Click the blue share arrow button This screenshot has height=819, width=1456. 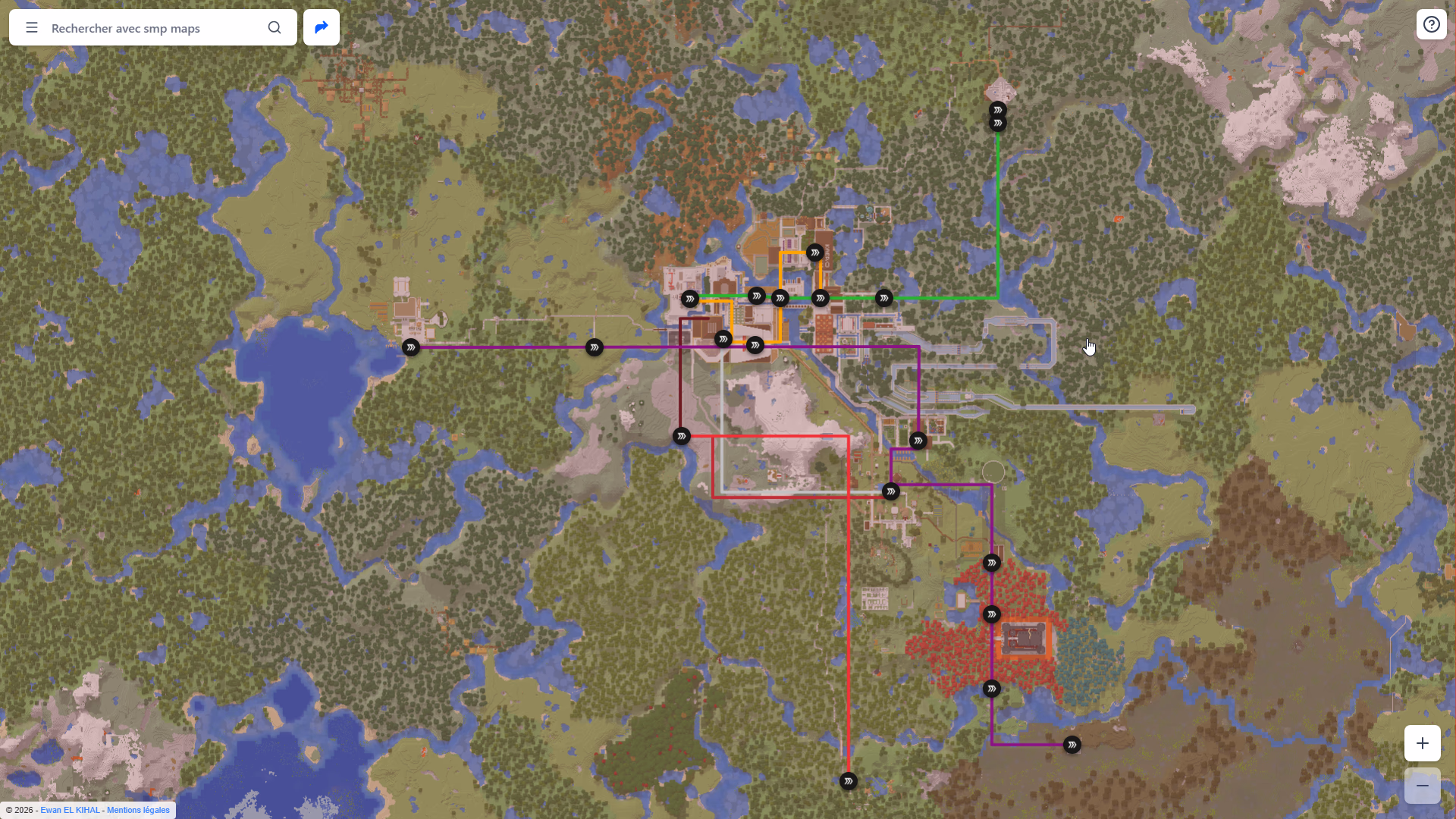(x=321, y=27)
